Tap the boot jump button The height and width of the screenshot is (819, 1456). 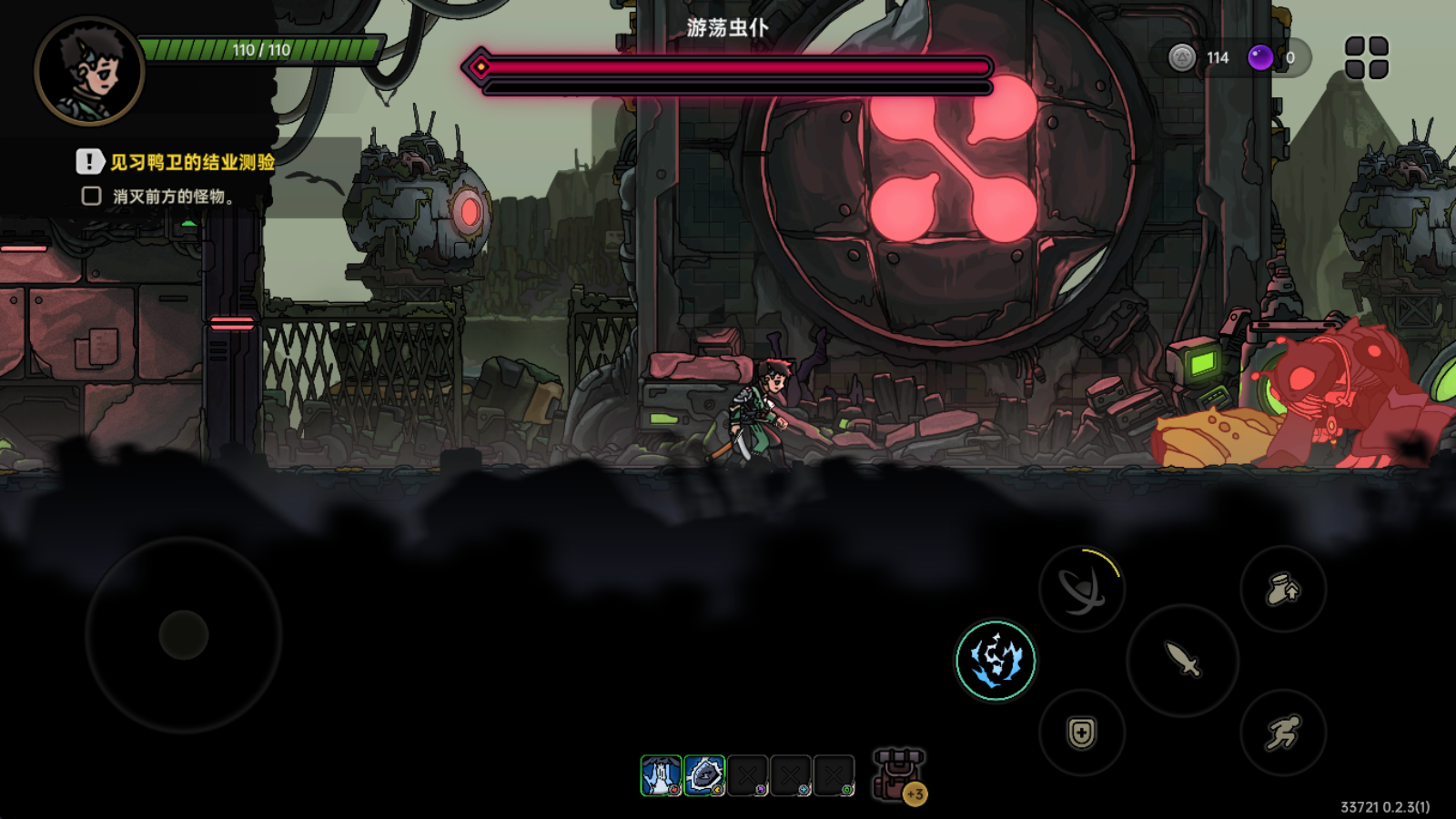(x=1283, y=590)
